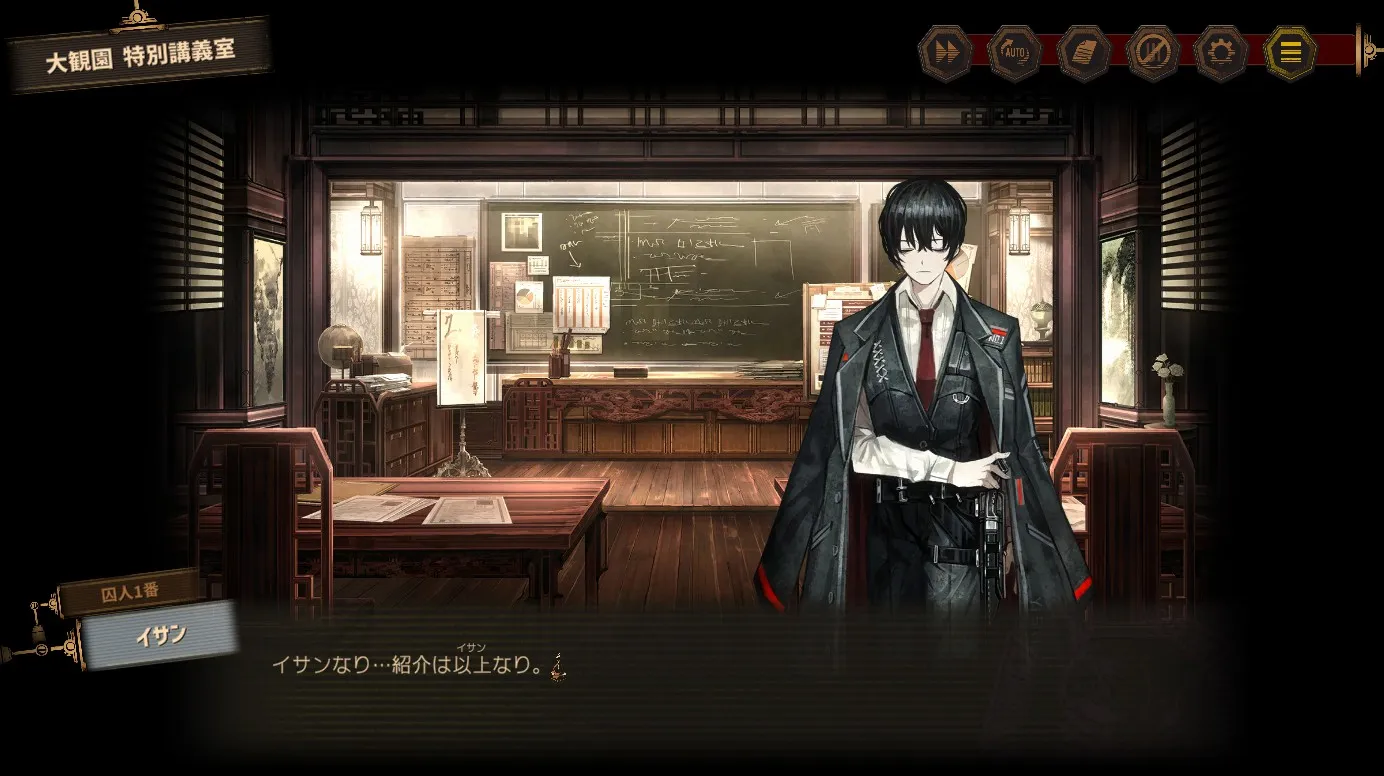Hide the interface with the crossed-out icon
Screen dimensions: 1384x776
pos(1152,52)
